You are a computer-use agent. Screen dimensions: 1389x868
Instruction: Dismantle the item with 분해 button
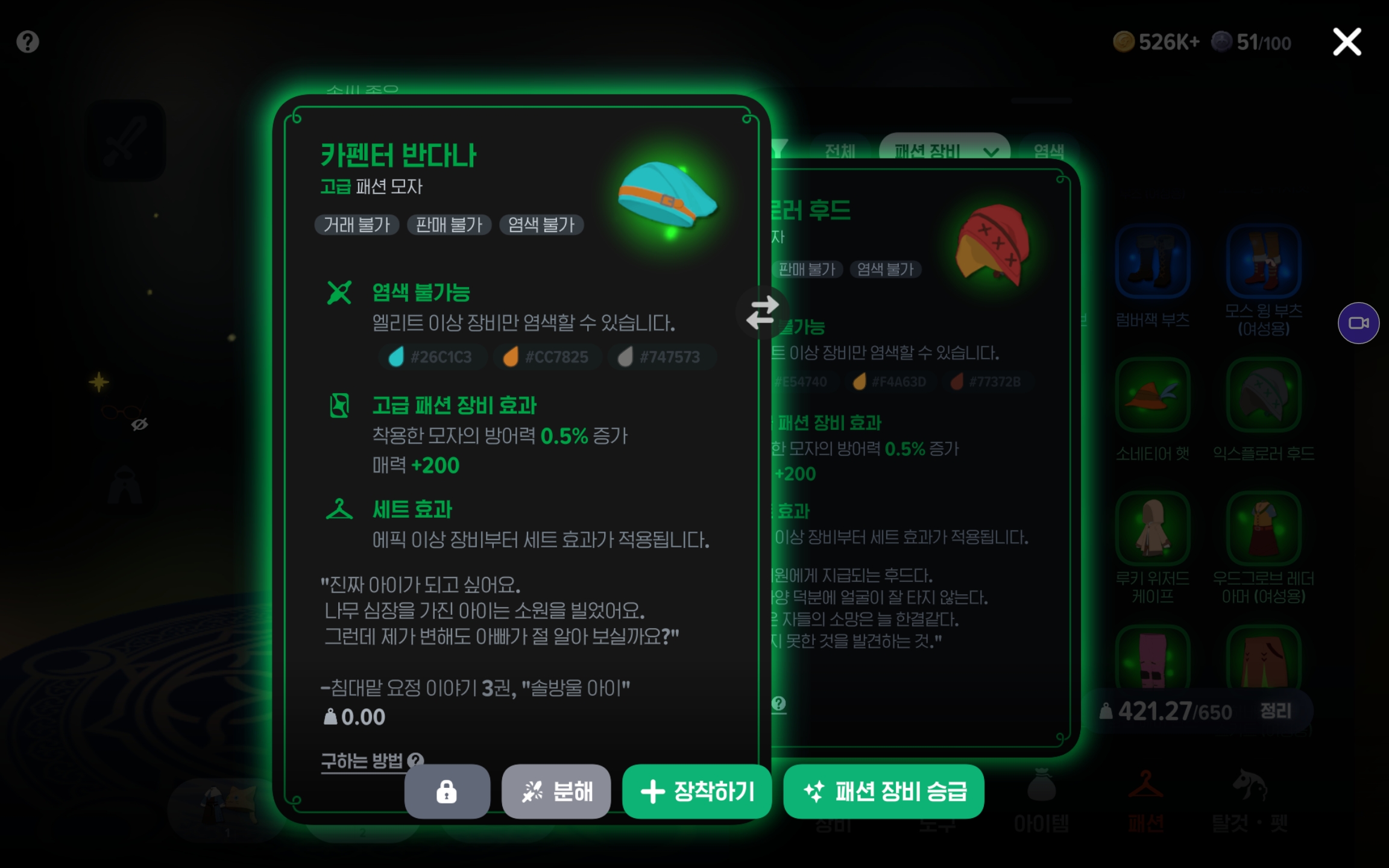(556, 791)
